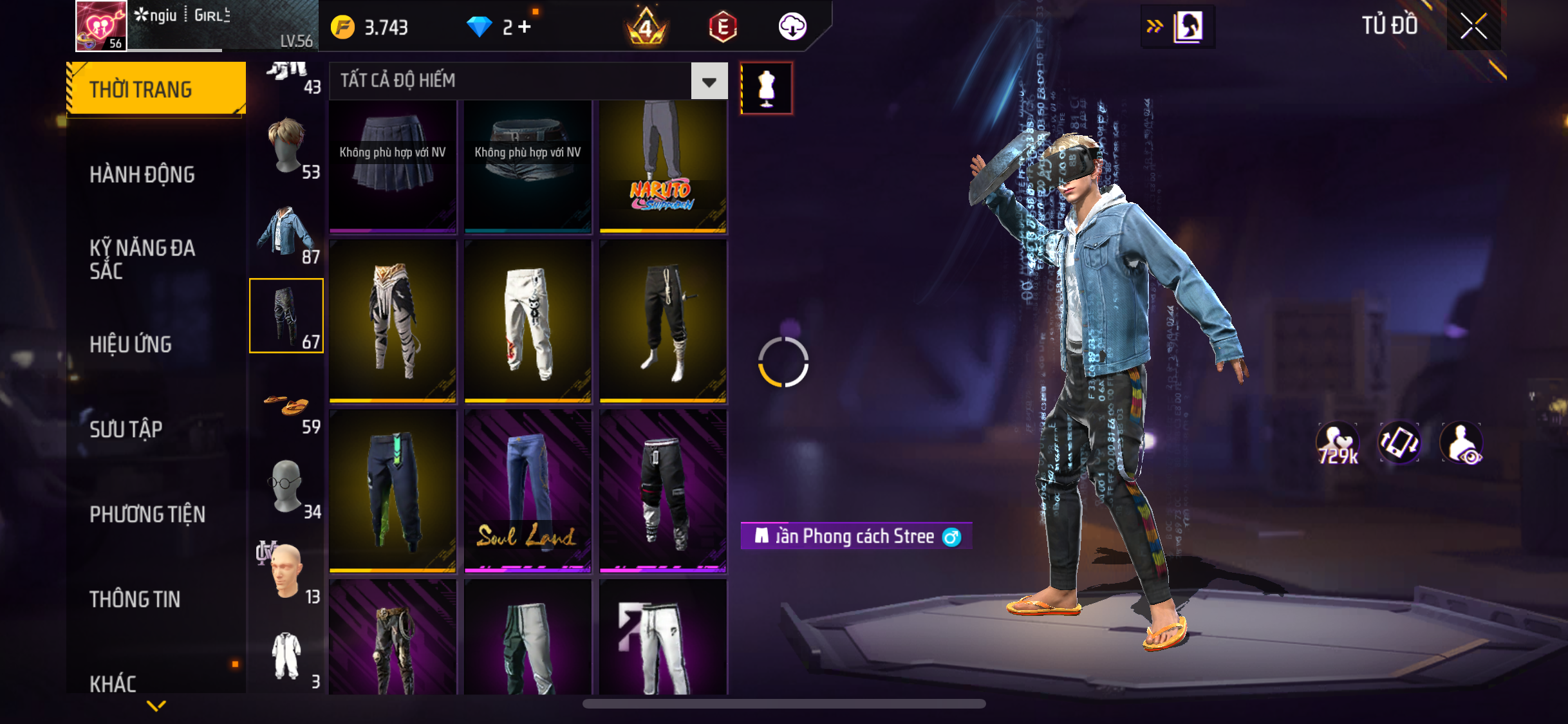The image size is (1568, 724).
Task: Open the Kỹ Năng Đa Sắc tab
Action: pos(142,259)
